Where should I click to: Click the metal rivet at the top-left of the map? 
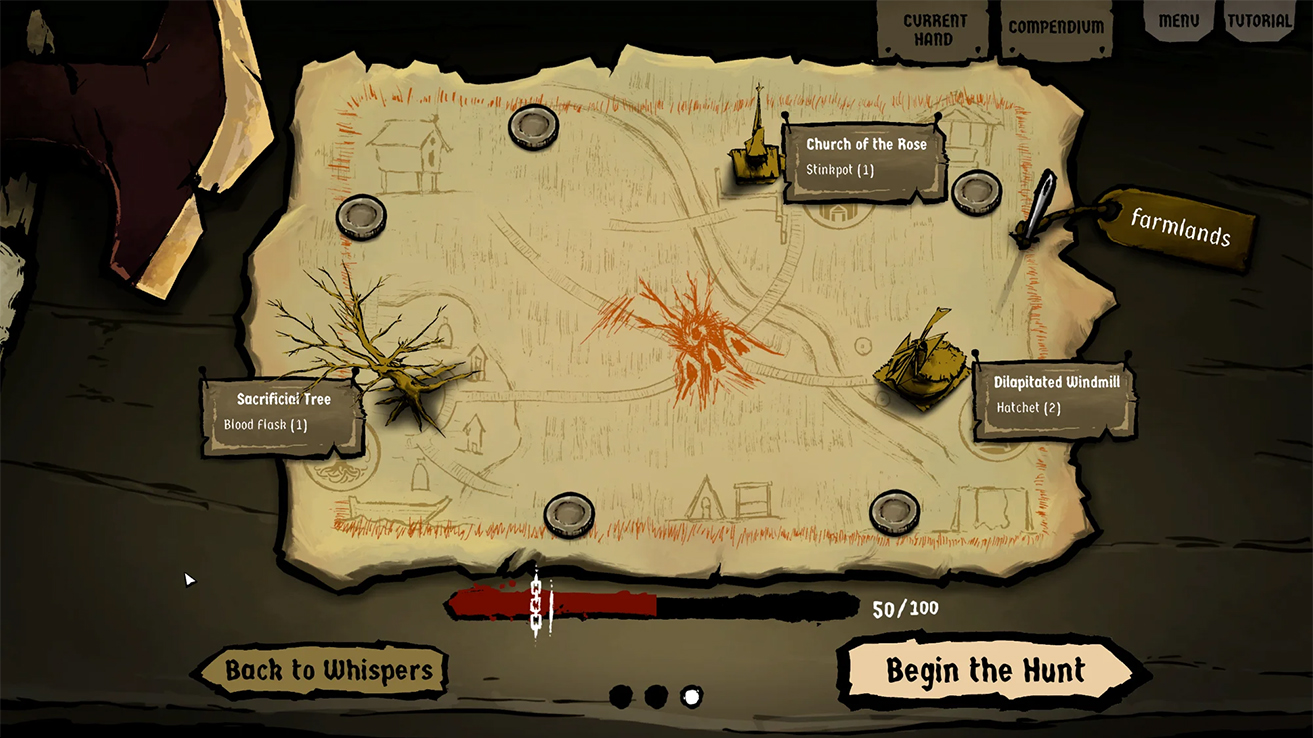[362, 217]
